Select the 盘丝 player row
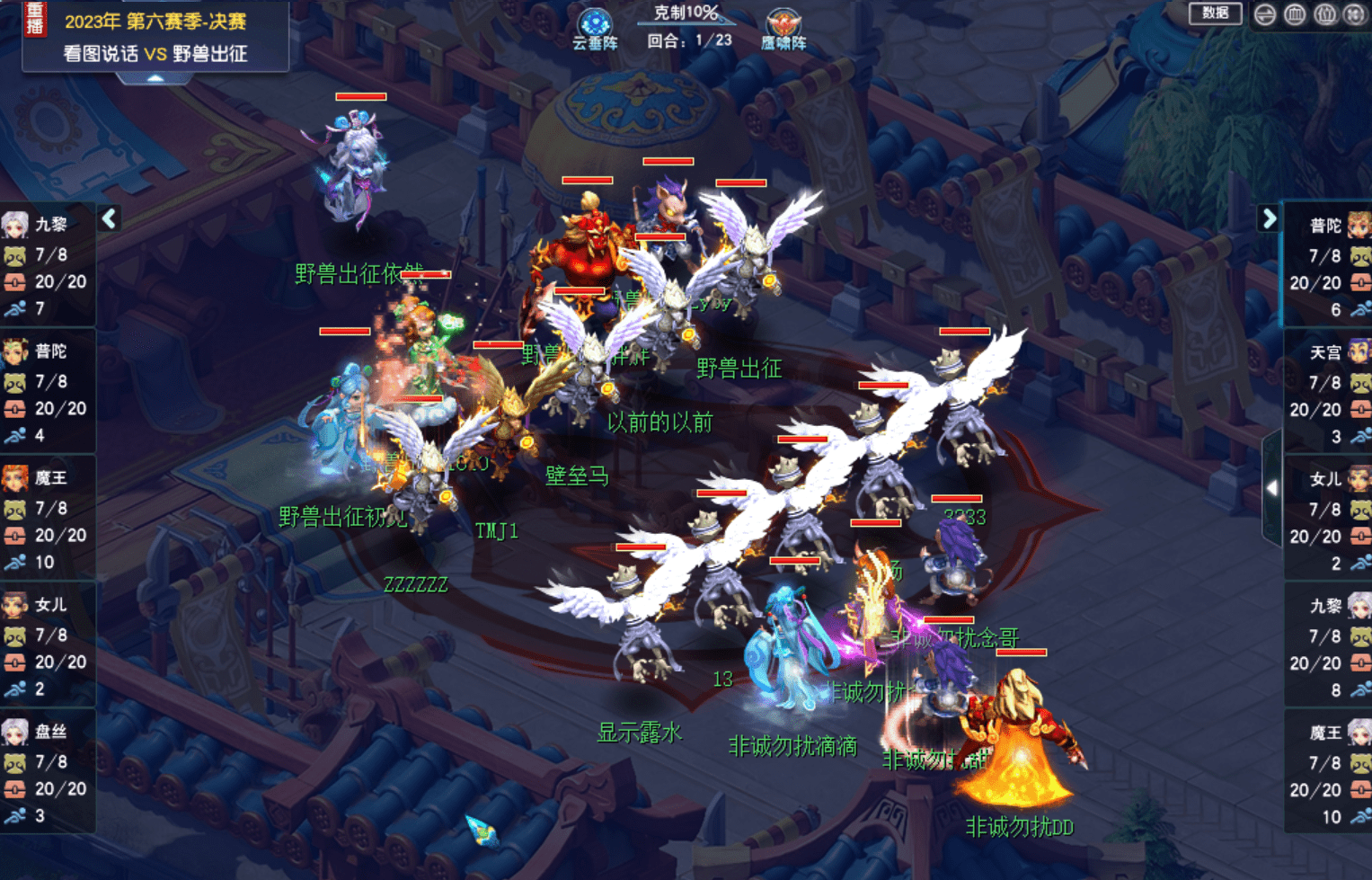This screenshot has height=880, width=1372. pos(48,772)
